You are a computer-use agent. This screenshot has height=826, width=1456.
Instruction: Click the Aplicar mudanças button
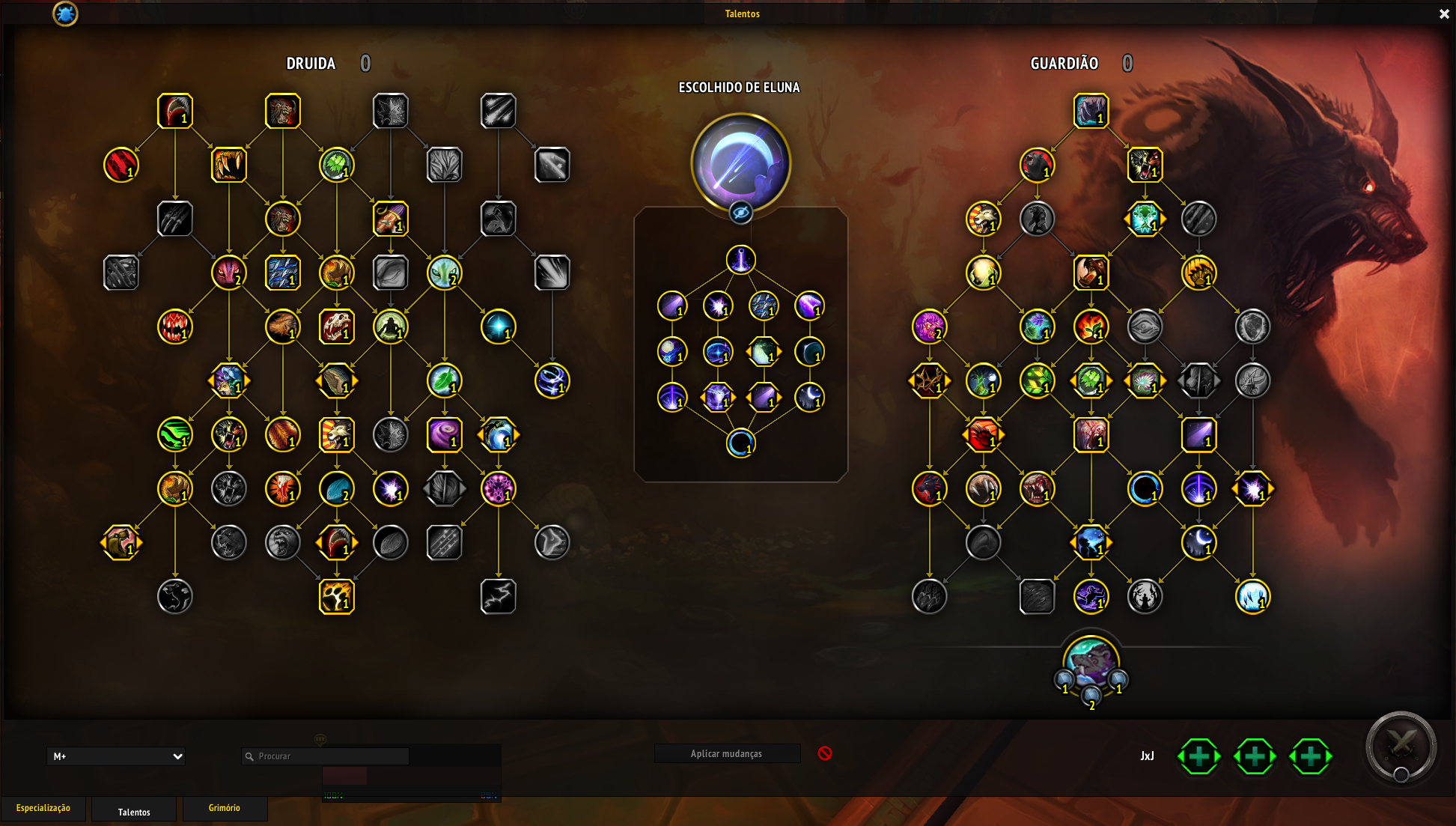pyautogui.click(x=726, y=753)
